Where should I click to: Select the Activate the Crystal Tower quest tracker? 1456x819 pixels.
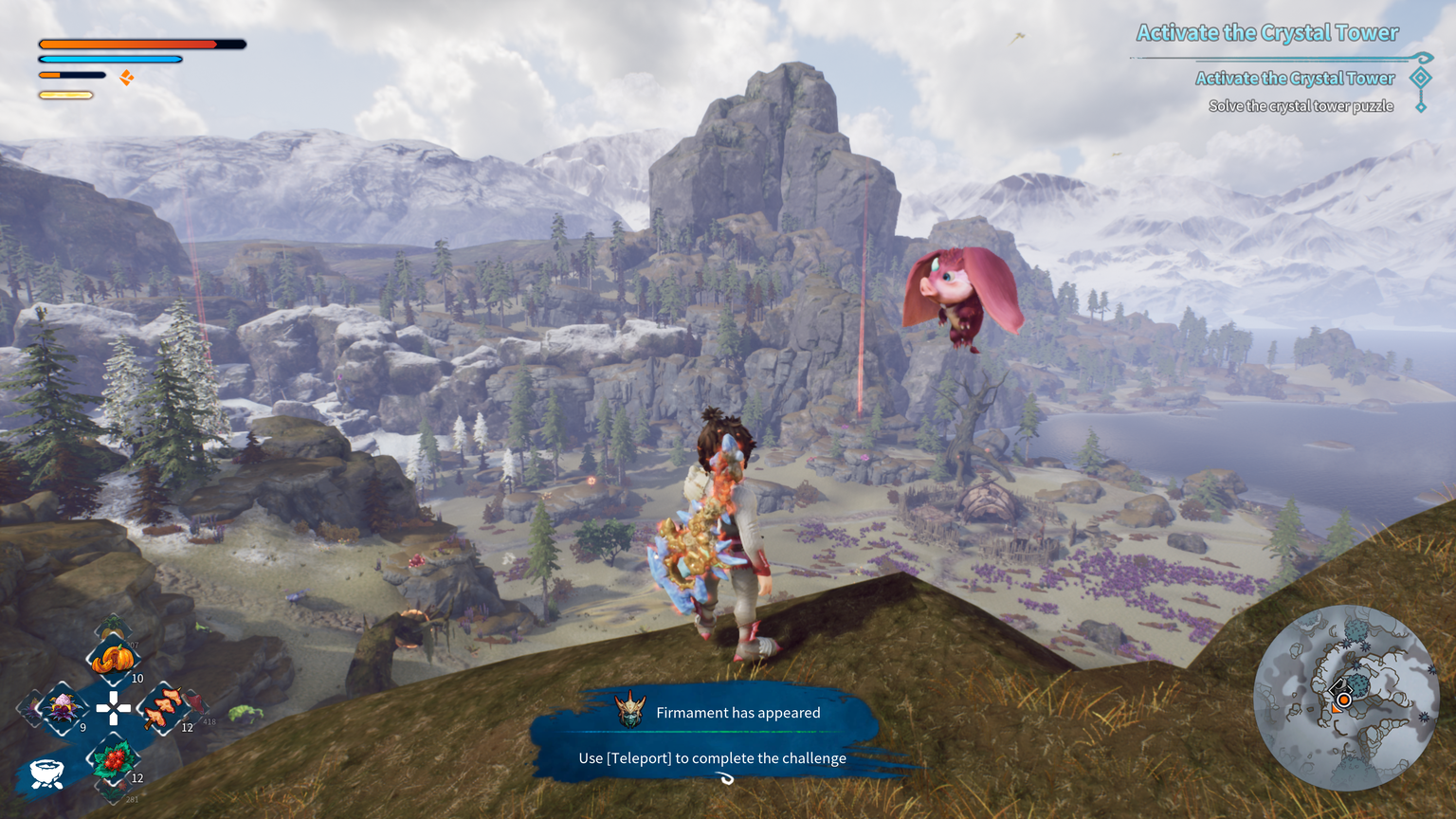1267,33
